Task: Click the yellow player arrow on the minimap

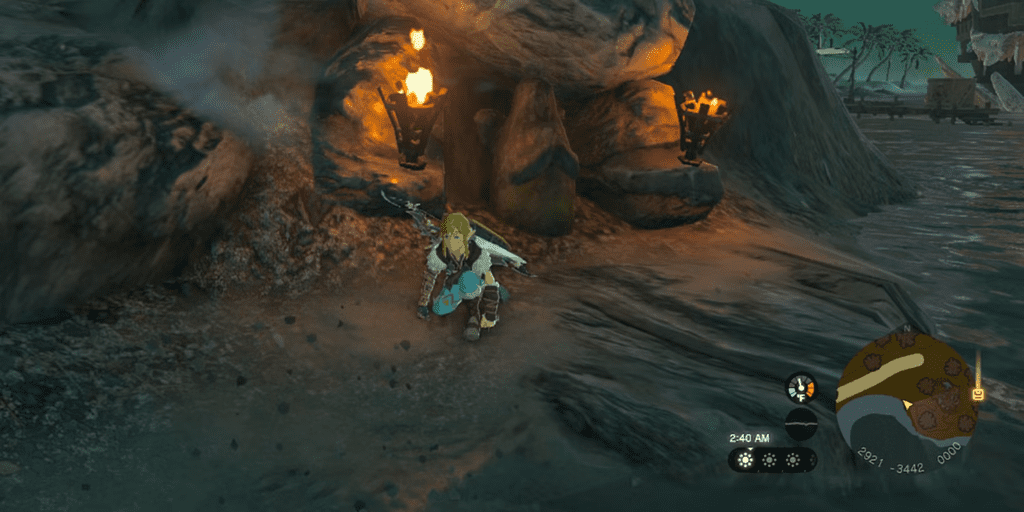Action: (908, 405)
